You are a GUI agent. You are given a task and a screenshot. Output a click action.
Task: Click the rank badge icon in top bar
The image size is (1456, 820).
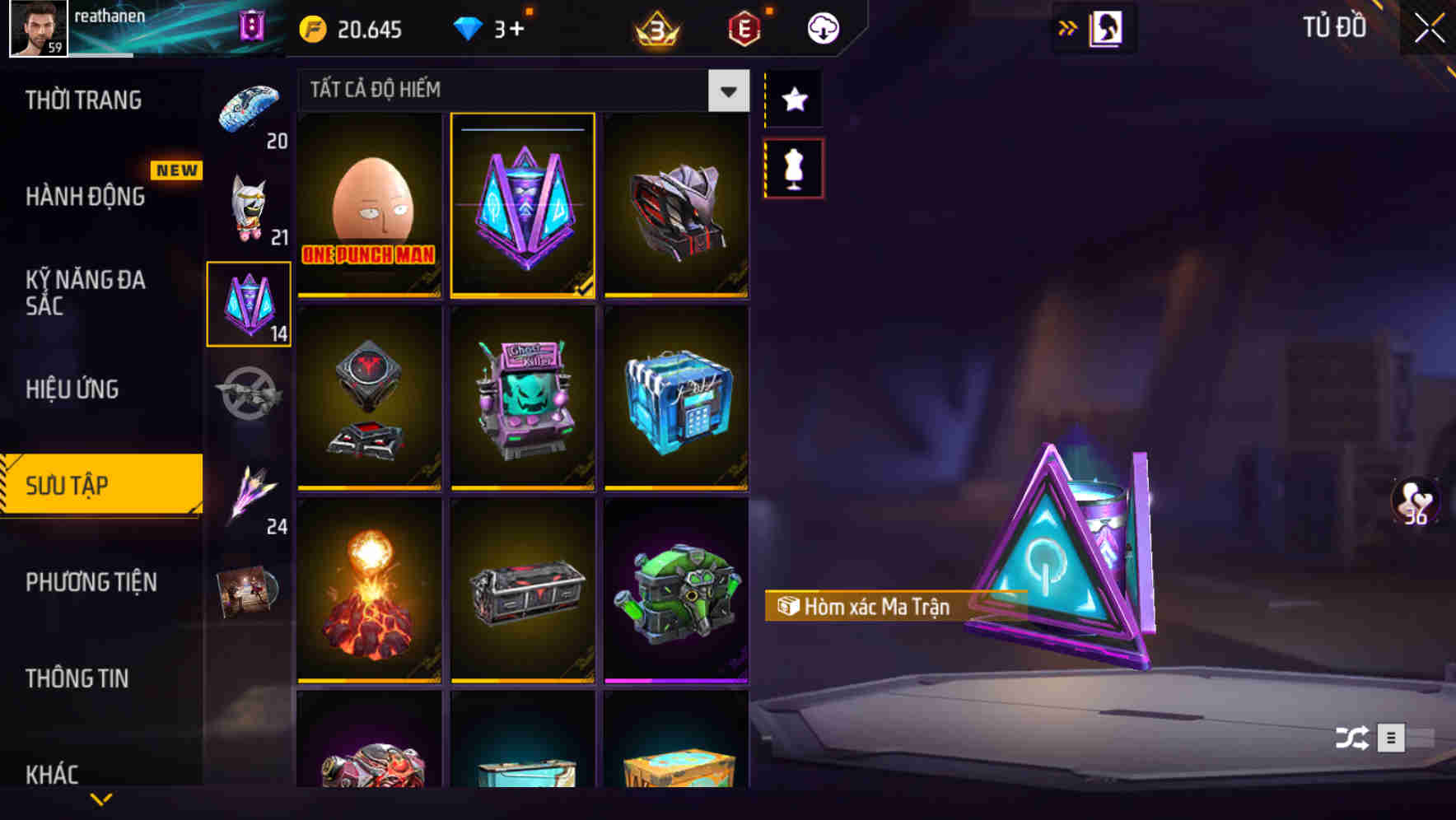coord(655,27)
